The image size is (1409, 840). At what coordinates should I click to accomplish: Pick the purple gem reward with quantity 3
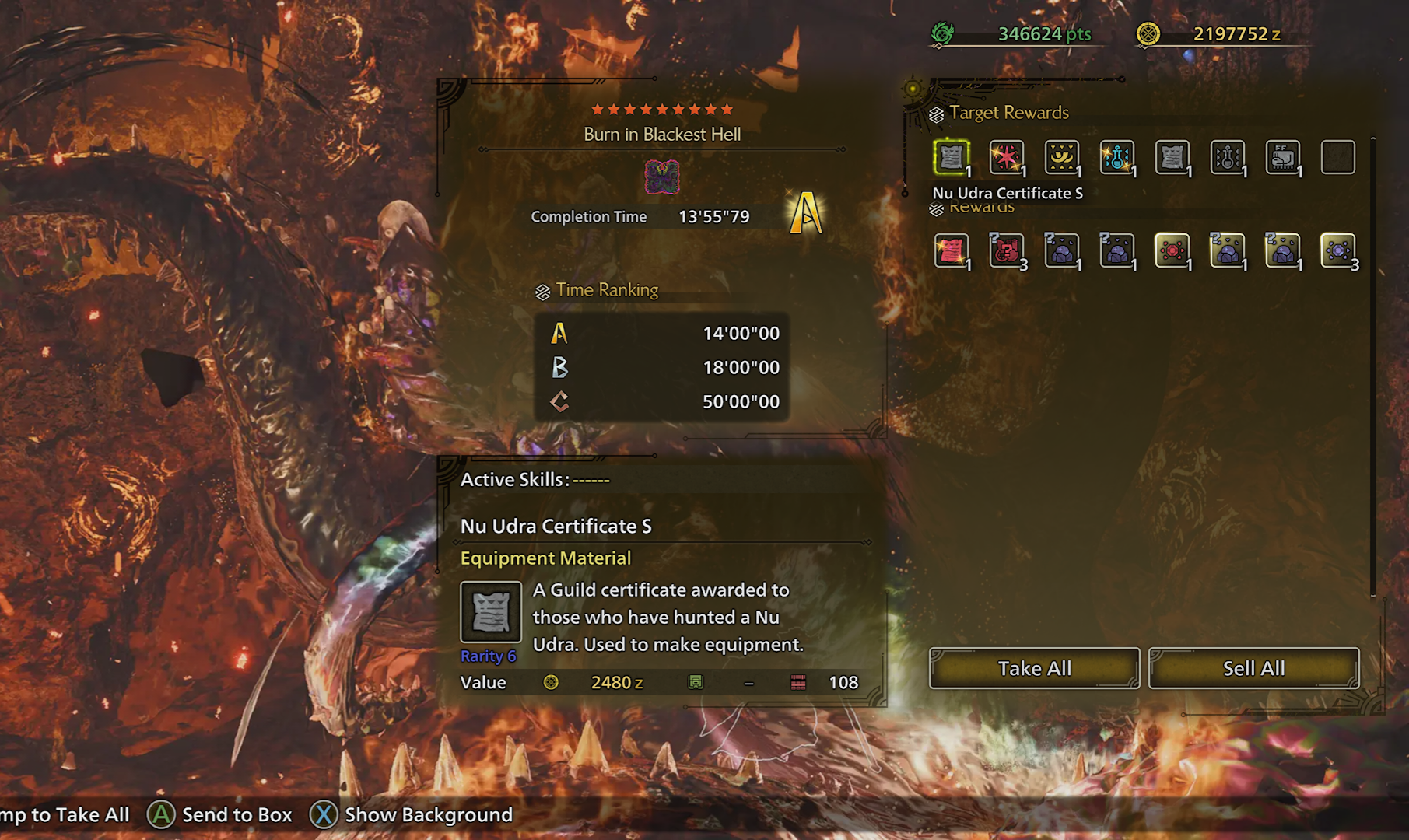coord(1337,250)
